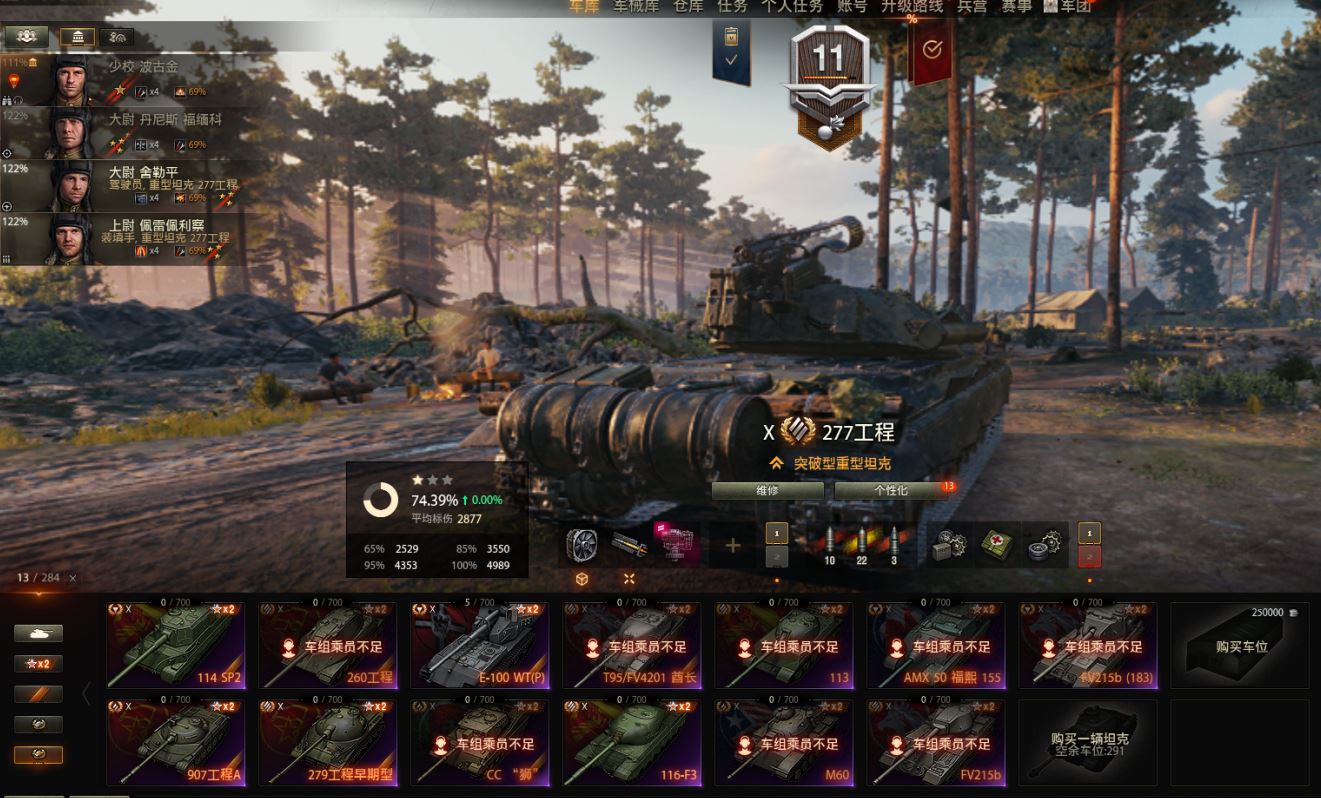Click the 维修 button
The width and height of the screenshot is (1321, 798).
tap(767, 491)
